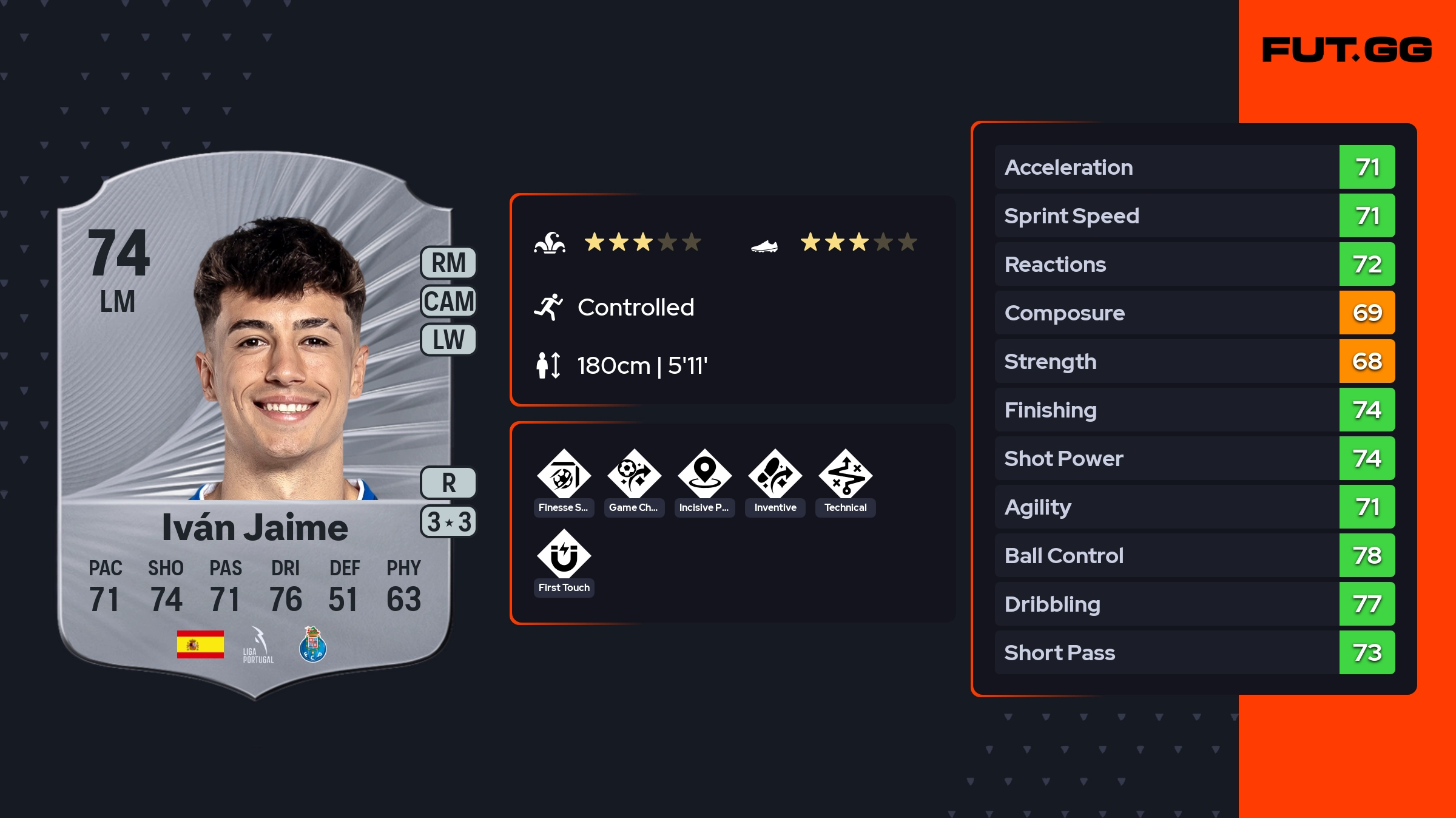
Task: Pick the LW alternate position badge
Action: click(448, 340)
